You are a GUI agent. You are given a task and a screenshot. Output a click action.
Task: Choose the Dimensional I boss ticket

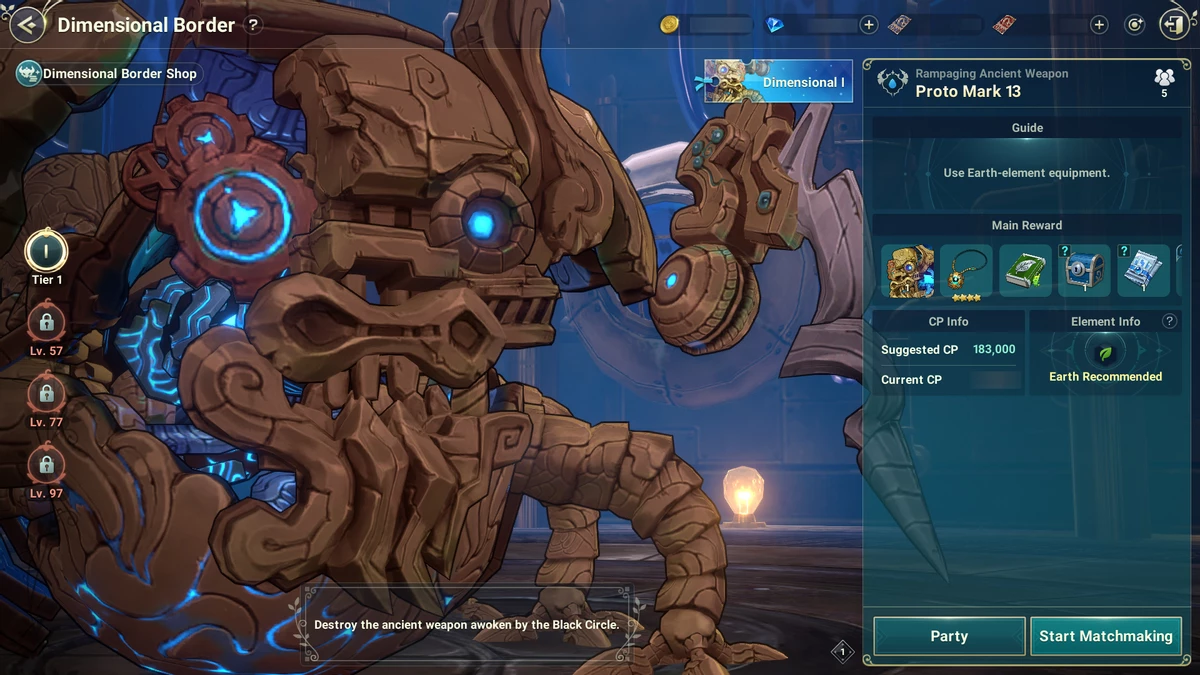coord(779,81)
